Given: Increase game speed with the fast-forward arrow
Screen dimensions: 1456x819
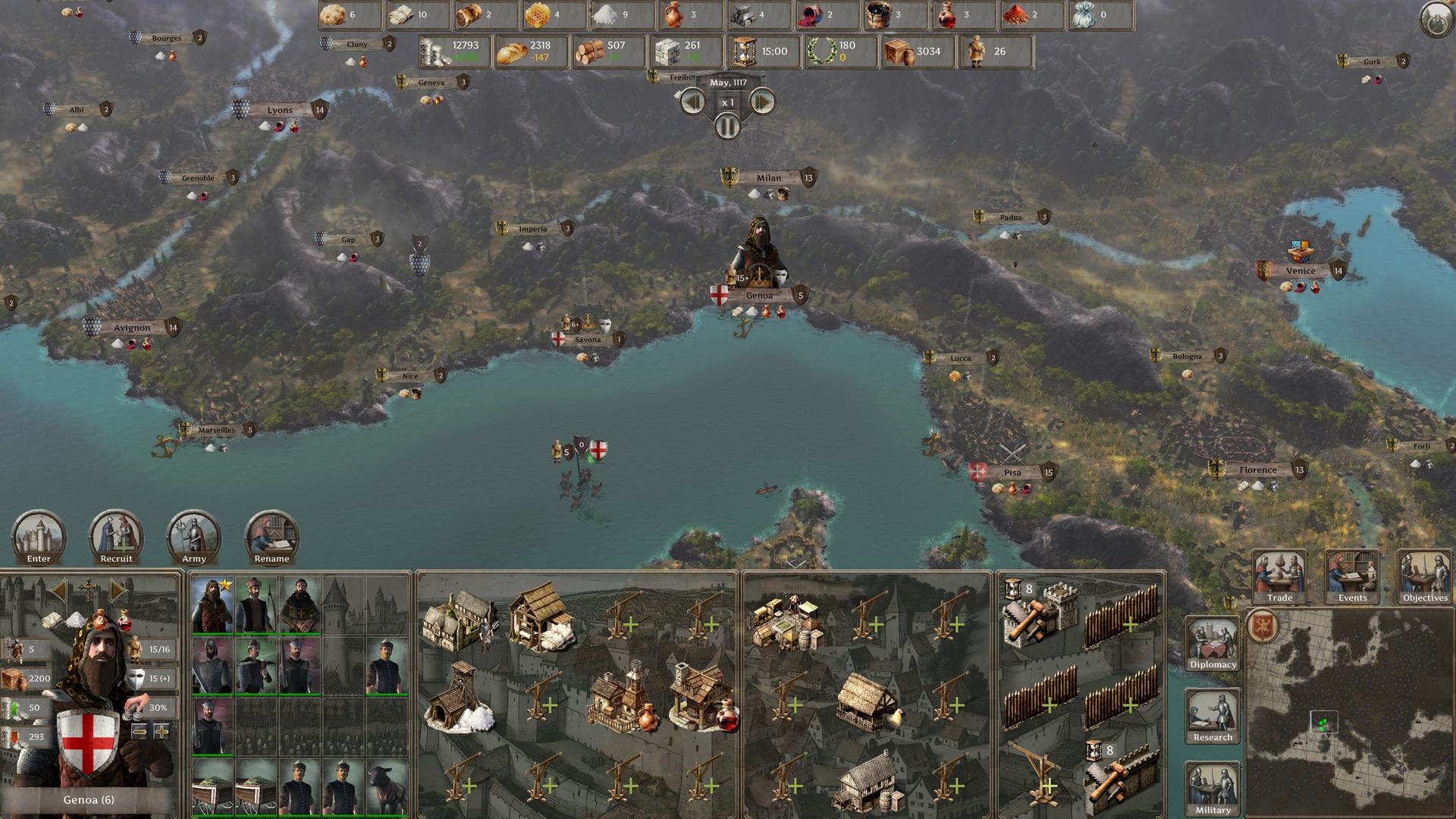Looking at the screenshot, I should click(x=761, y=101).
